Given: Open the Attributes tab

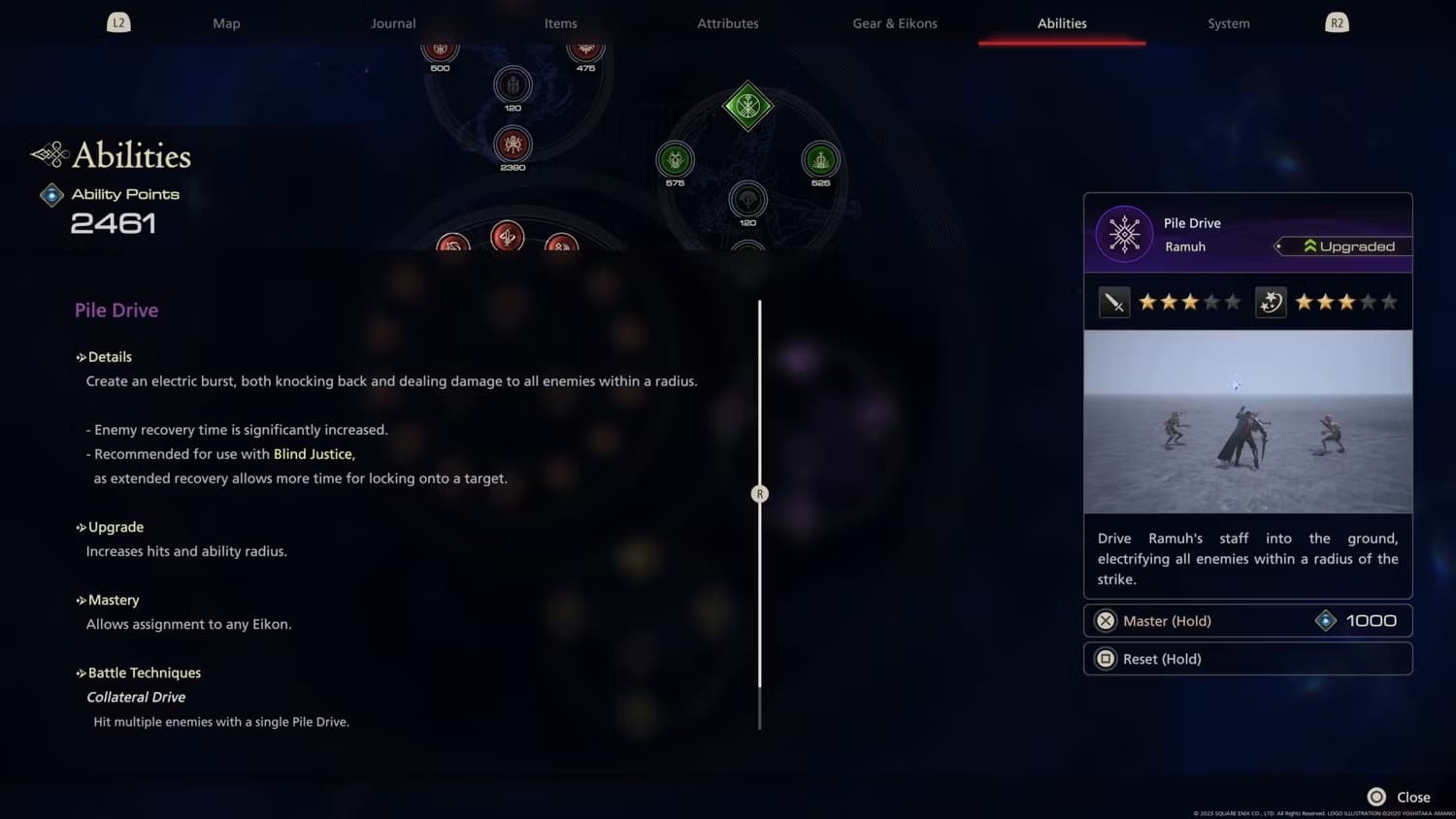Looking at the screenshot, I should 727,22.
